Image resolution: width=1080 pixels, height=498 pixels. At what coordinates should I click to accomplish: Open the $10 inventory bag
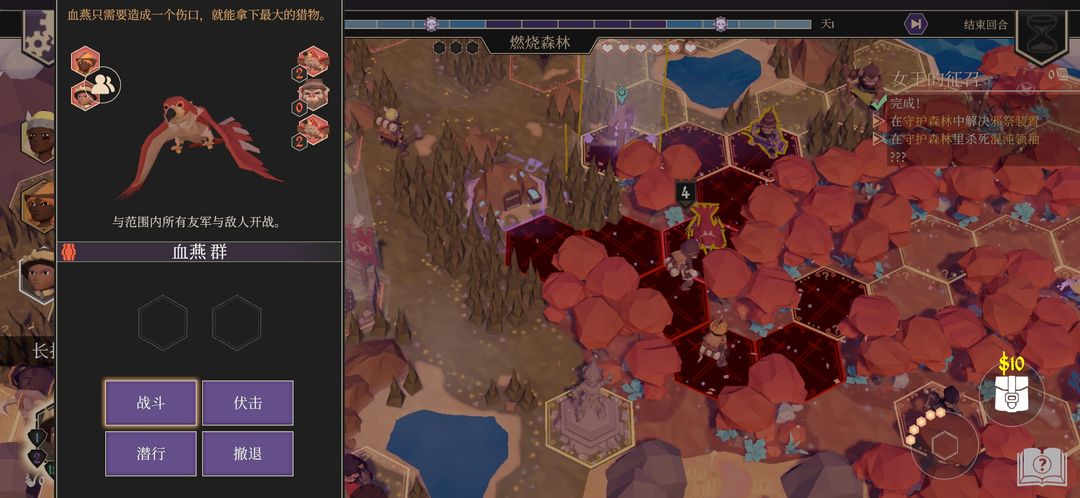[1011, 391]
